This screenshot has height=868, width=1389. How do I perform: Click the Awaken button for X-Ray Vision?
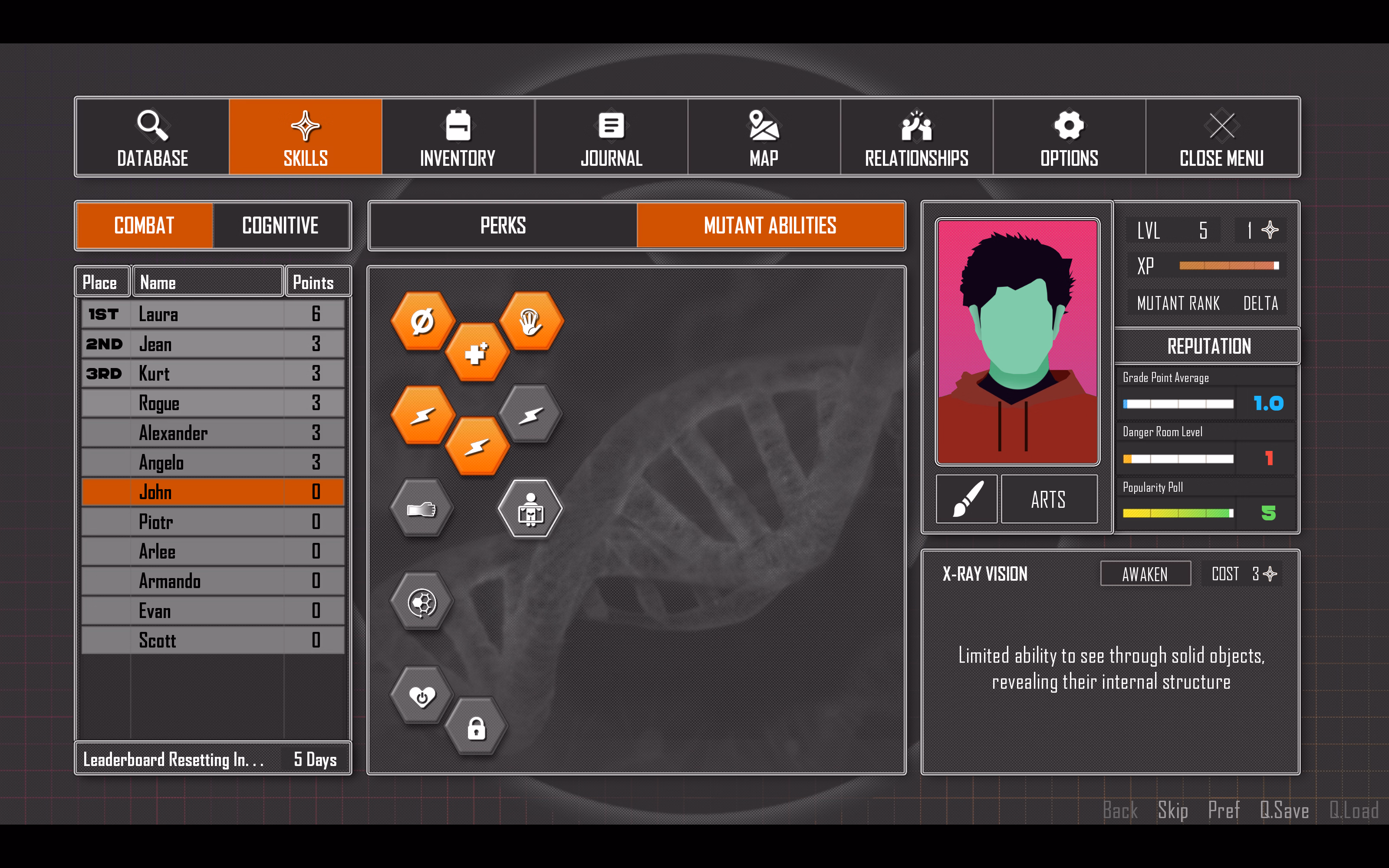point(1145,573)
